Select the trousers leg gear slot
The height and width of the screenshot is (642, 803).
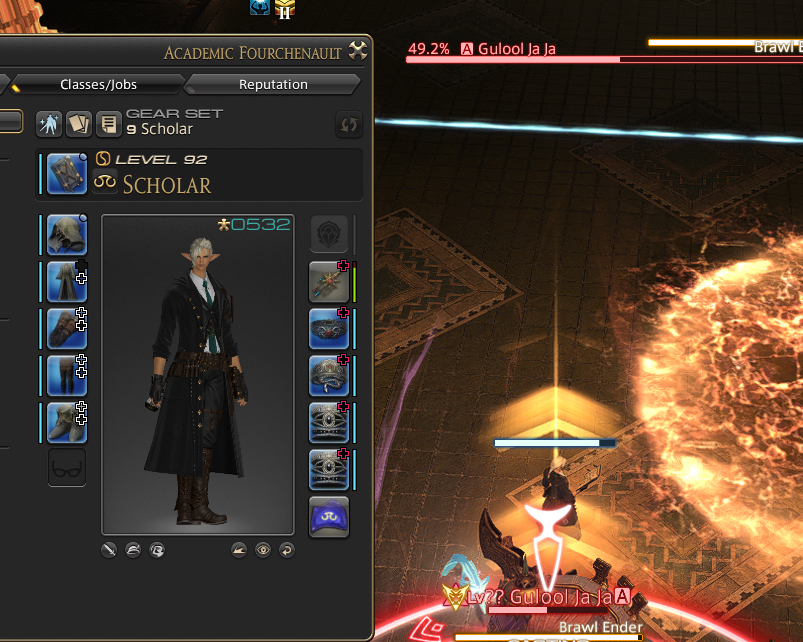[67, 376]
